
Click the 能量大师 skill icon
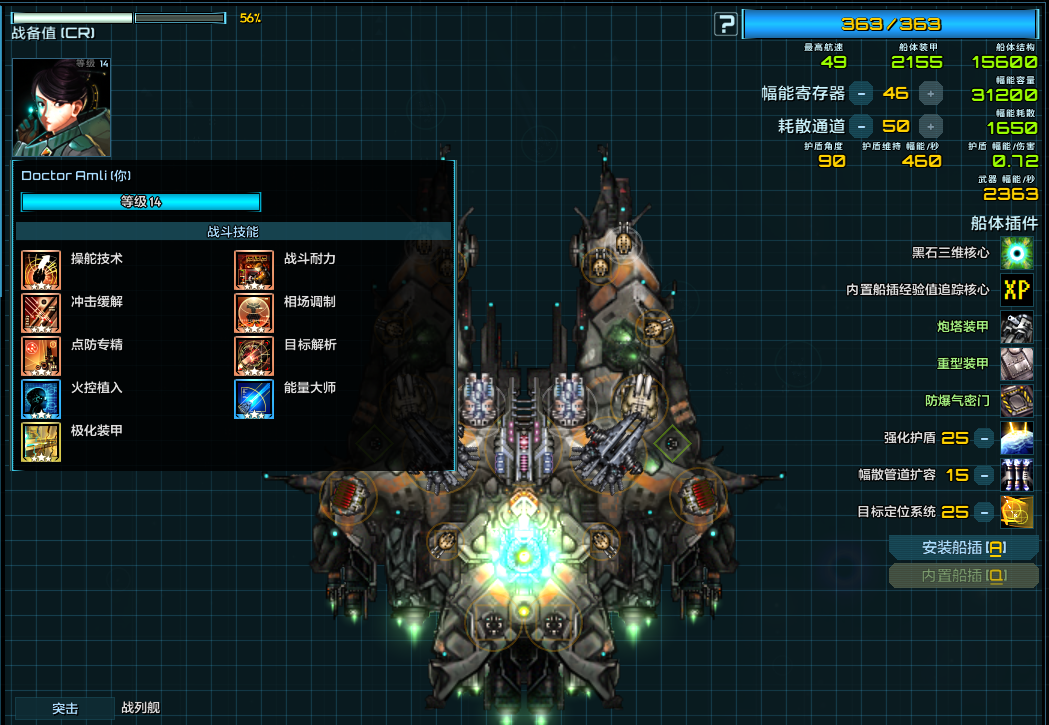tap(254, 399)
